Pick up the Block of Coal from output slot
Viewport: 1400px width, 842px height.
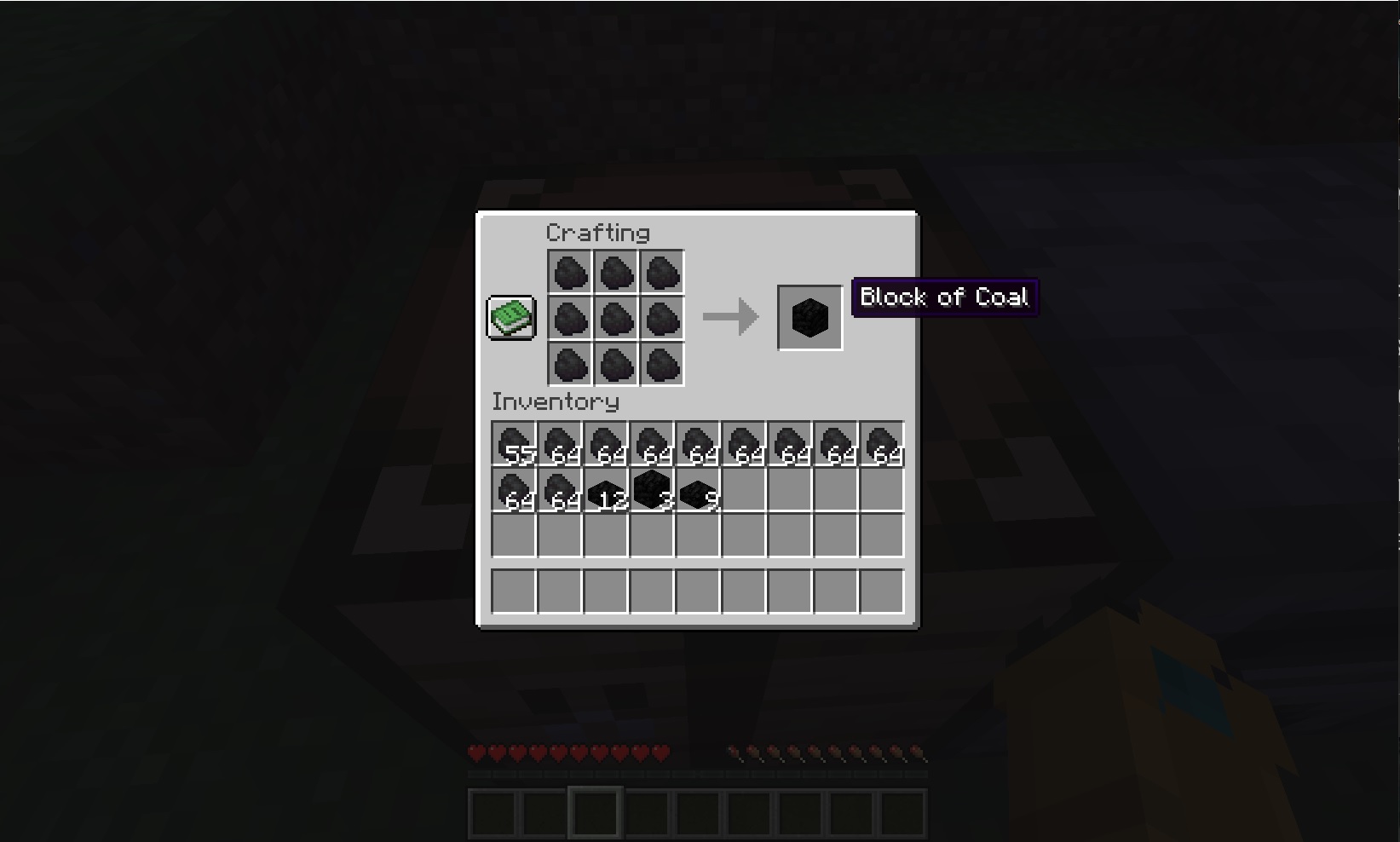[809, 318]
